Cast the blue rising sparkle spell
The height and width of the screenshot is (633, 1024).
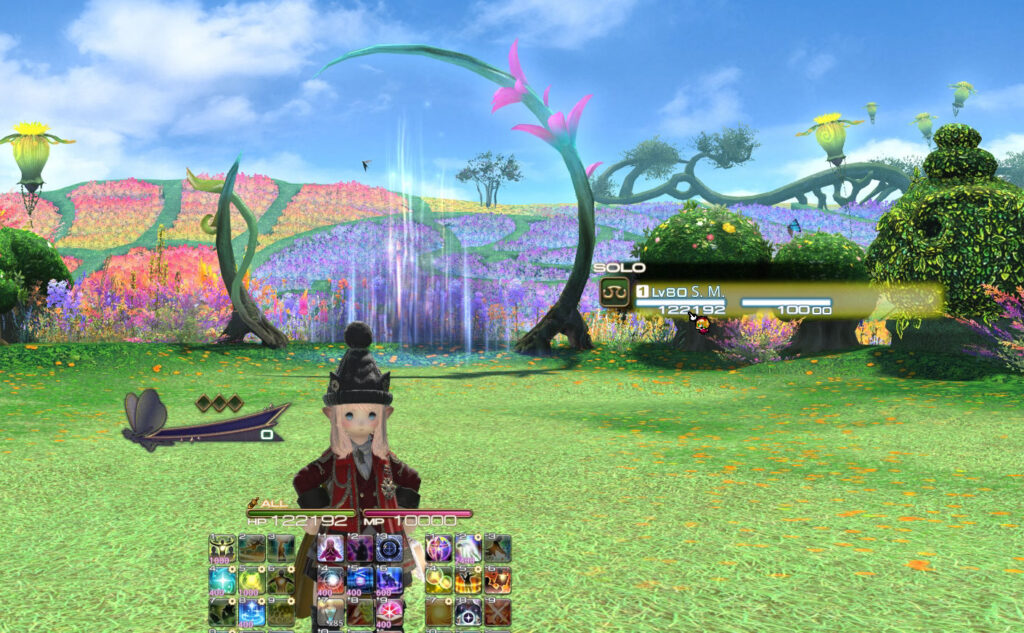pos(252,612)
